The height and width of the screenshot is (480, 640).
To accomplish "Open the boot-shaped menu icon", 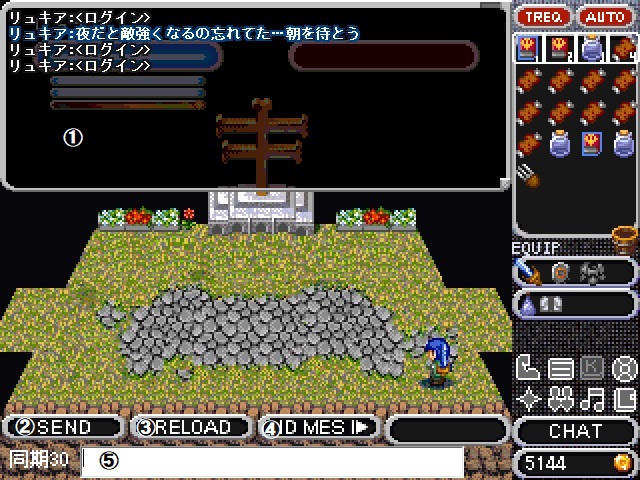I will (527, 369).
